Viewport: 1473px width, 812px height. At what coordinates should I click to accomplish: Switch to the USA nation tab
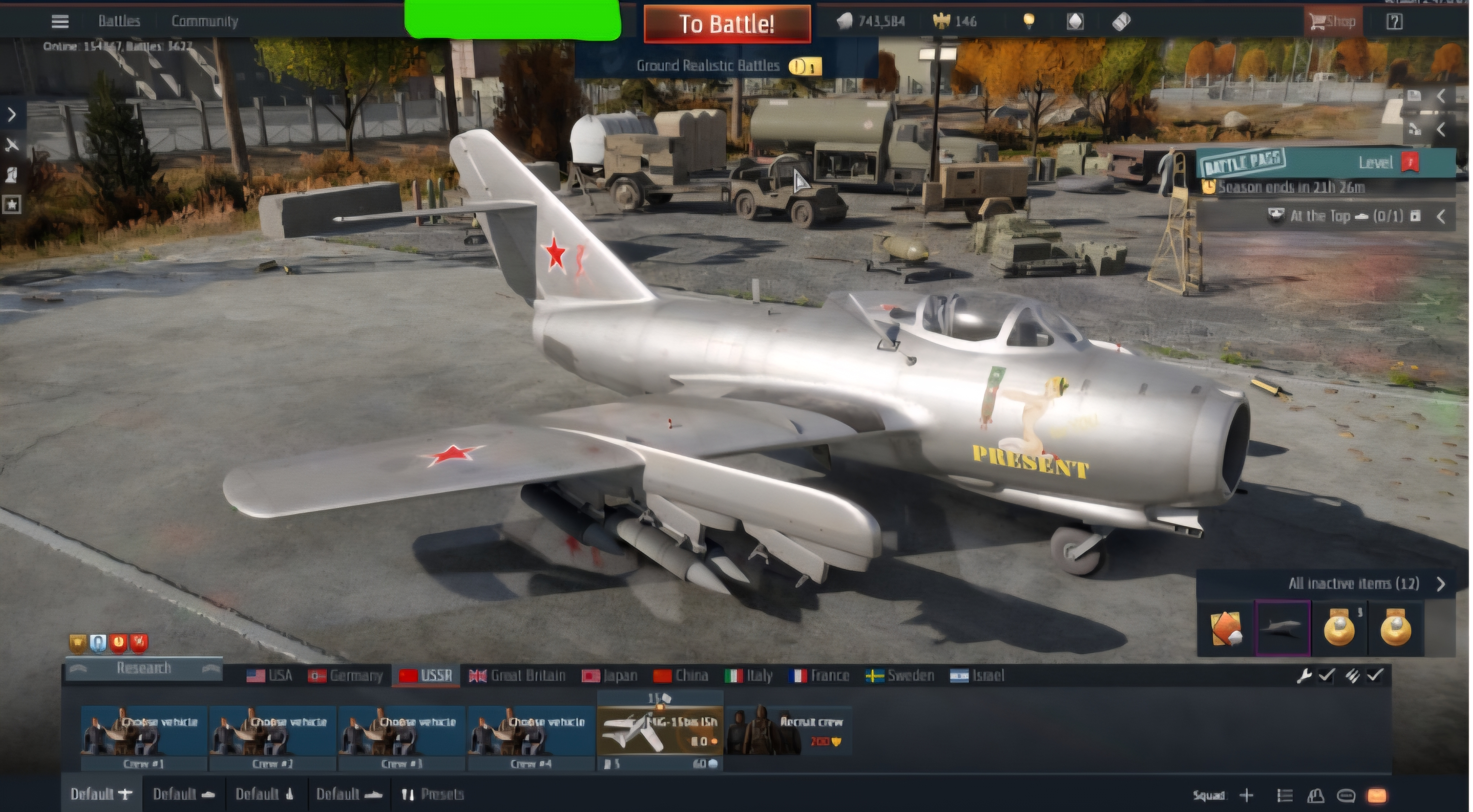[270, 676]
